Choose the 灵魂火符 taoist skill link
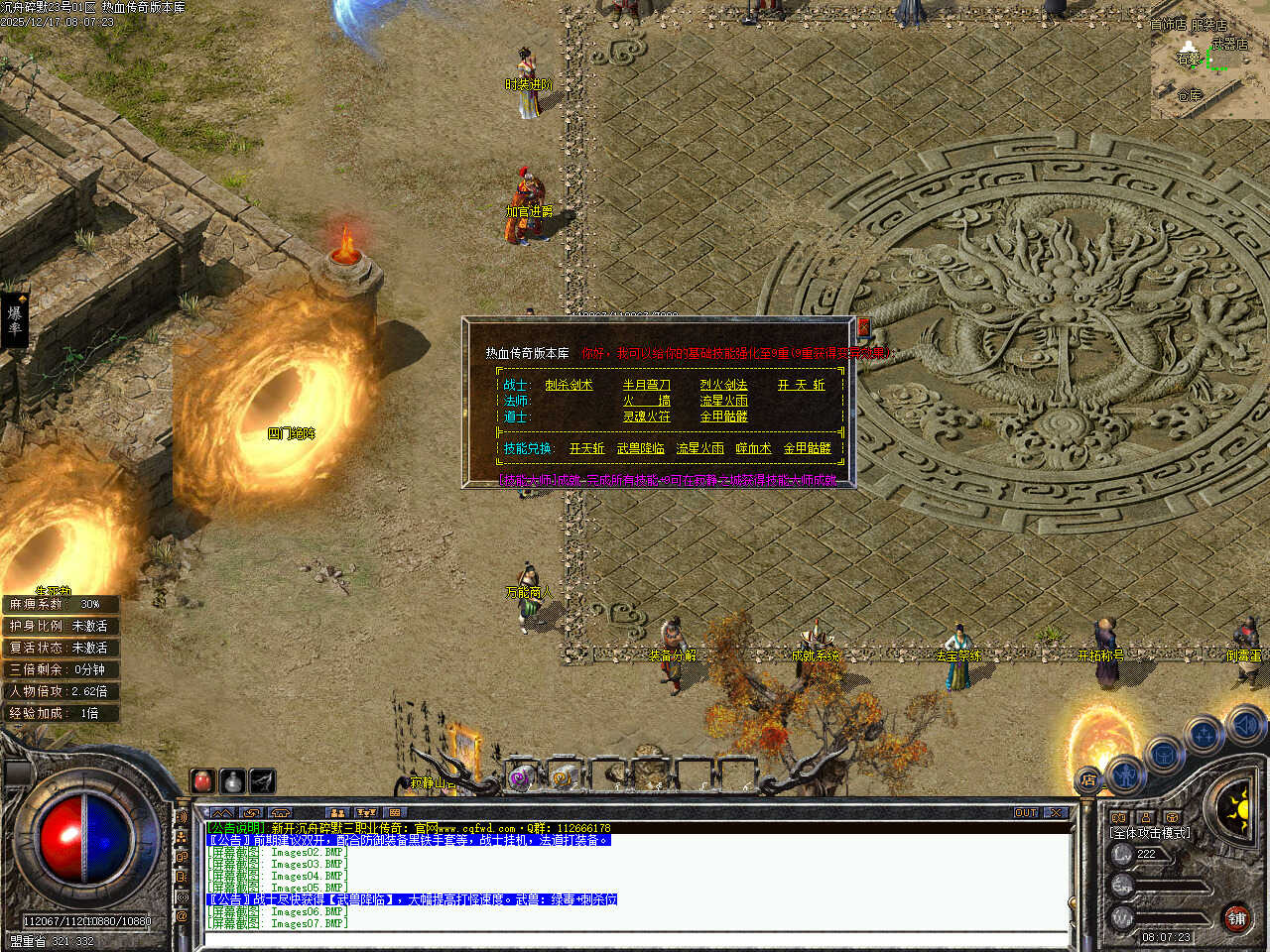 click(646, 416)
